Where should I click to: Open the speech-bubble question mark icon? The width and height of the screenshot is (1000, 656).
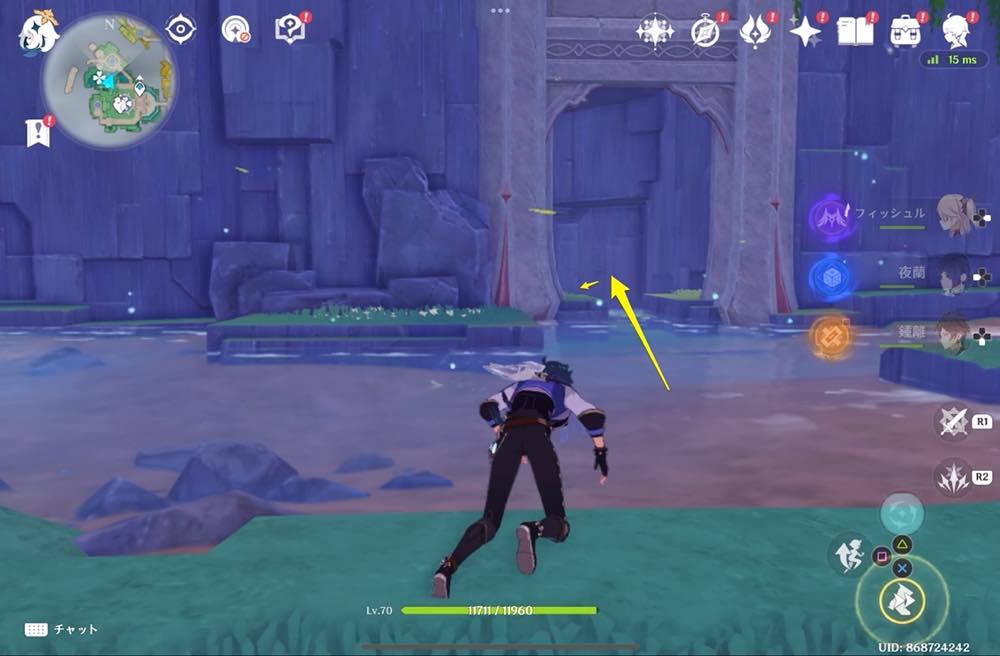[291, 30]
